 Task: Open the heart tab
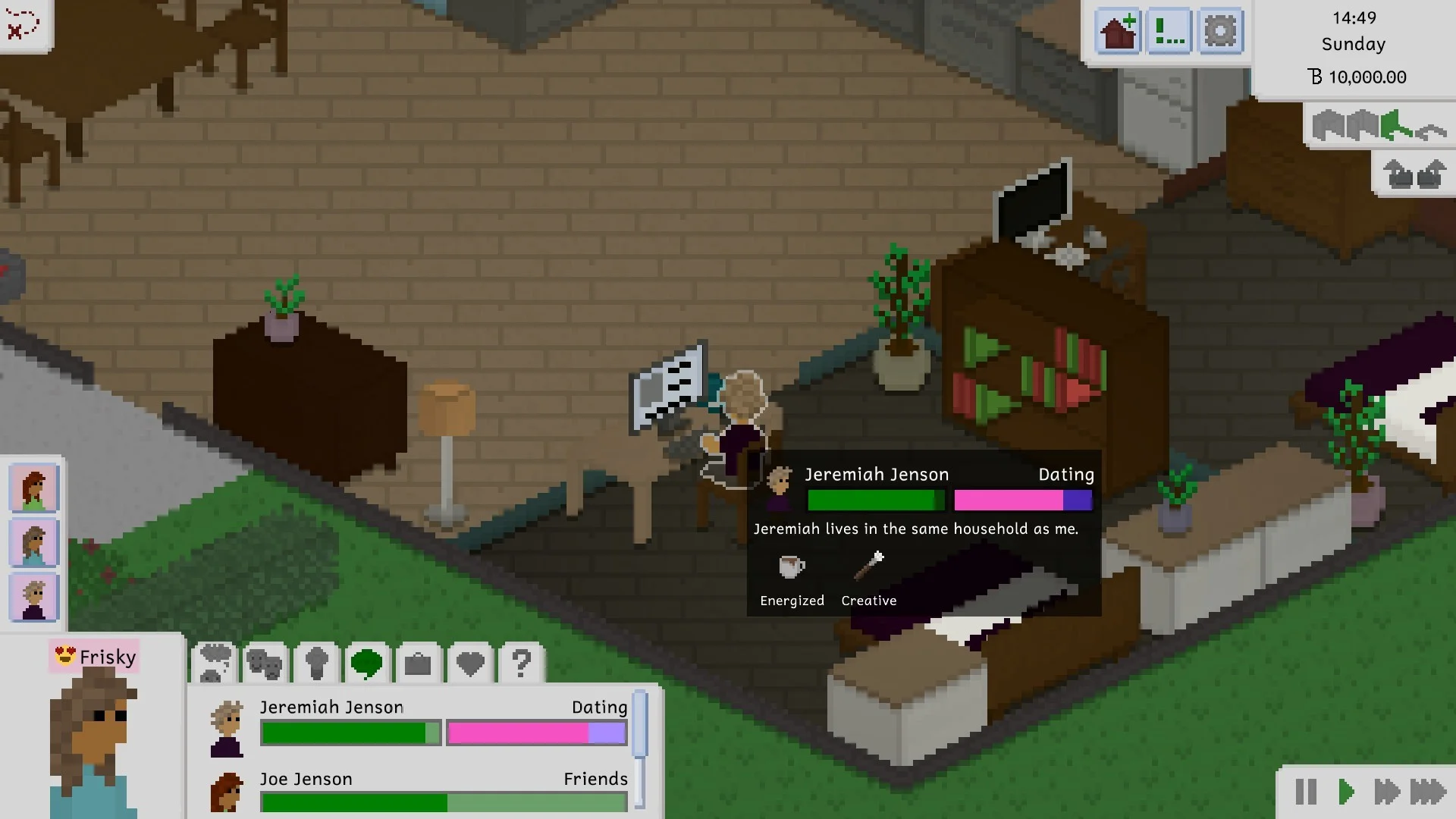(470, 664)
